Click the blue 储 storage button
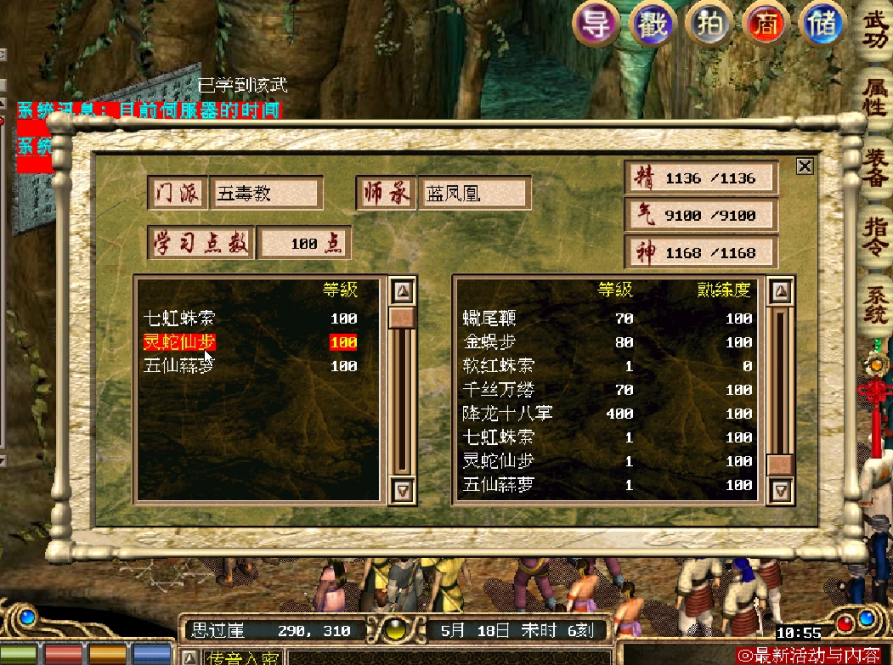The width and height of the screenshot is (893, 665). click(822, 24)
